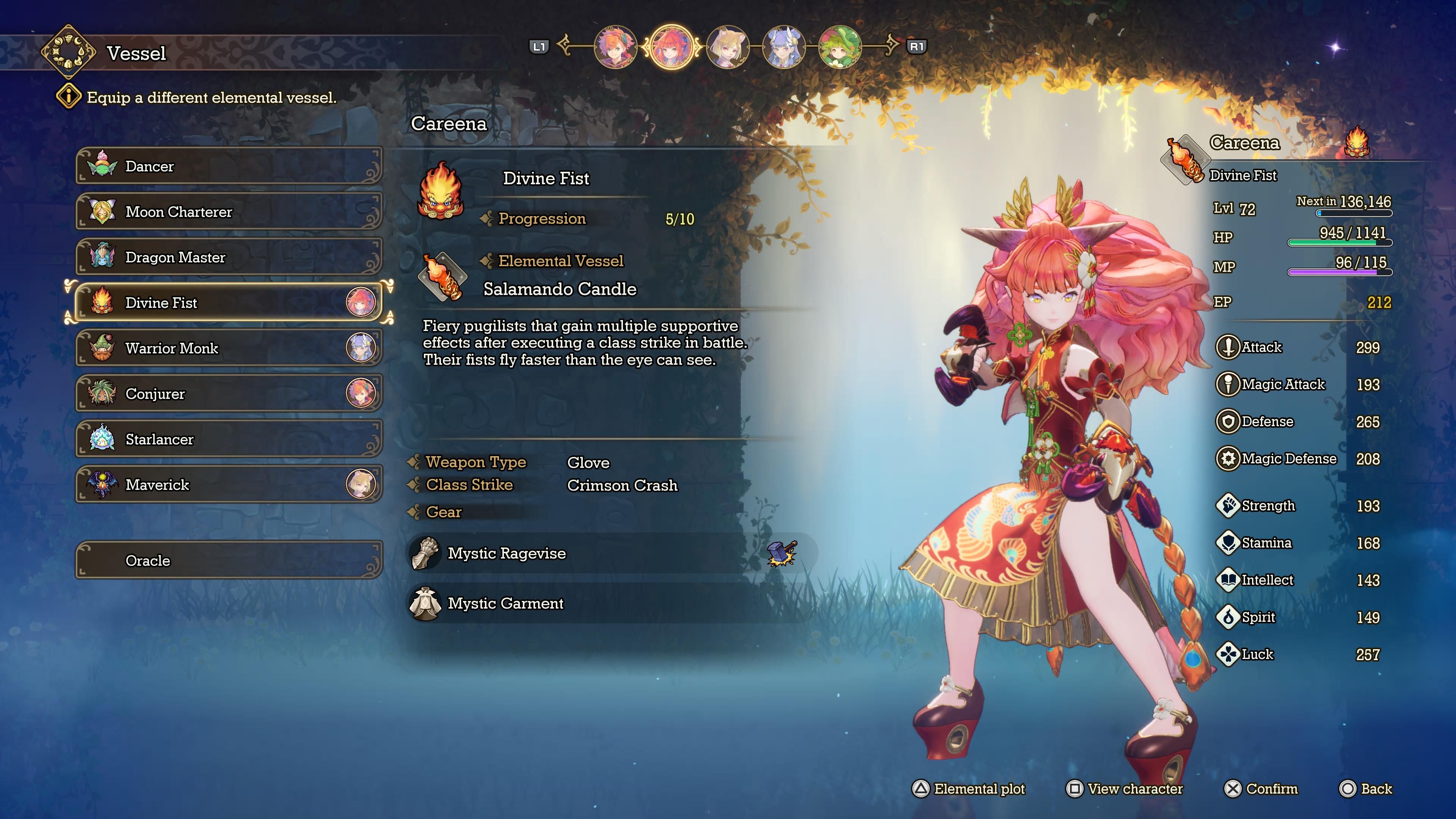This screenshot has width=1456, height=819.
Task: Click View character option
Action: pyautogui.click(x=1125, y=789)
